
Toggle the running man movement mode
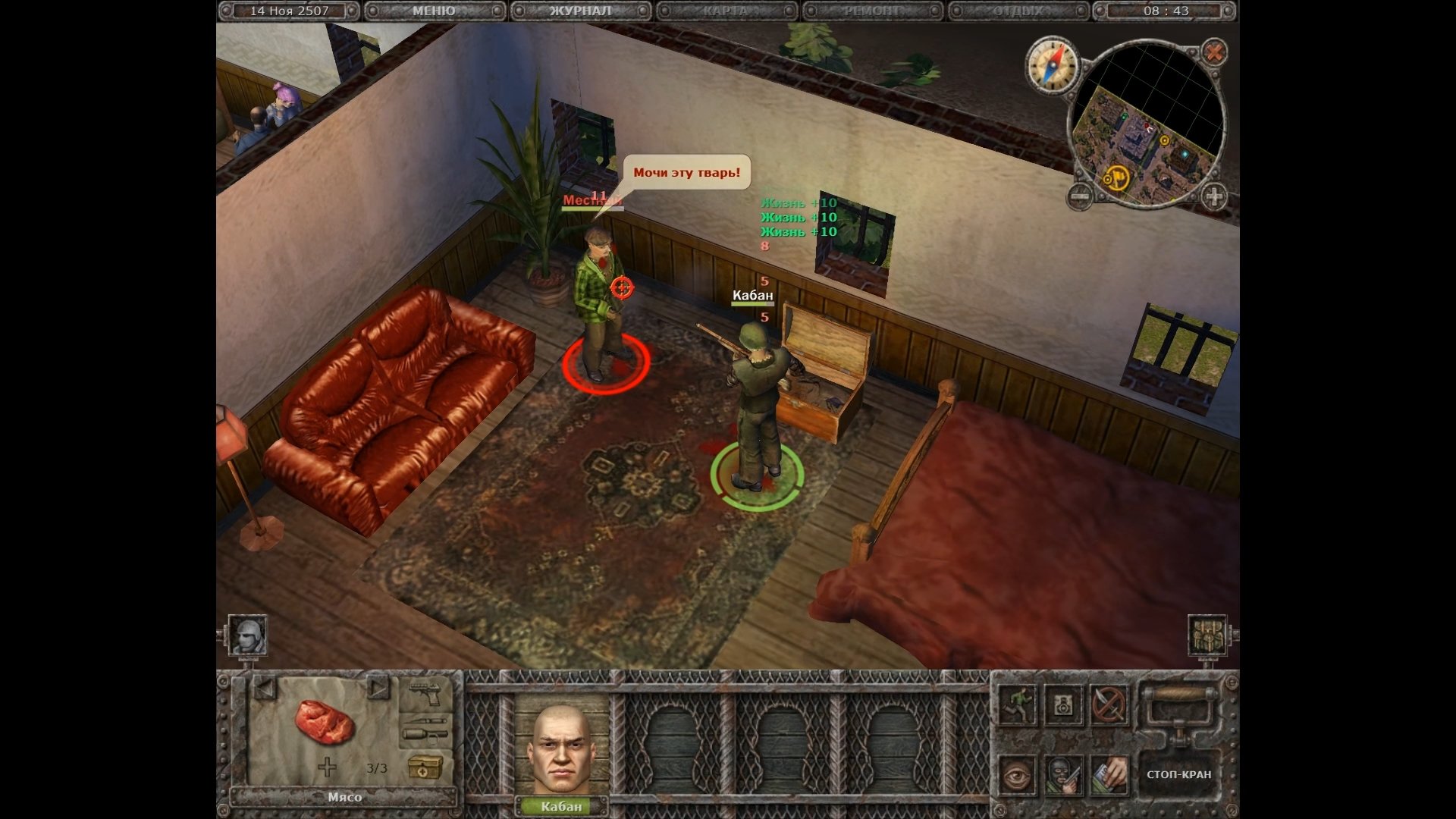coord(1017,704)
